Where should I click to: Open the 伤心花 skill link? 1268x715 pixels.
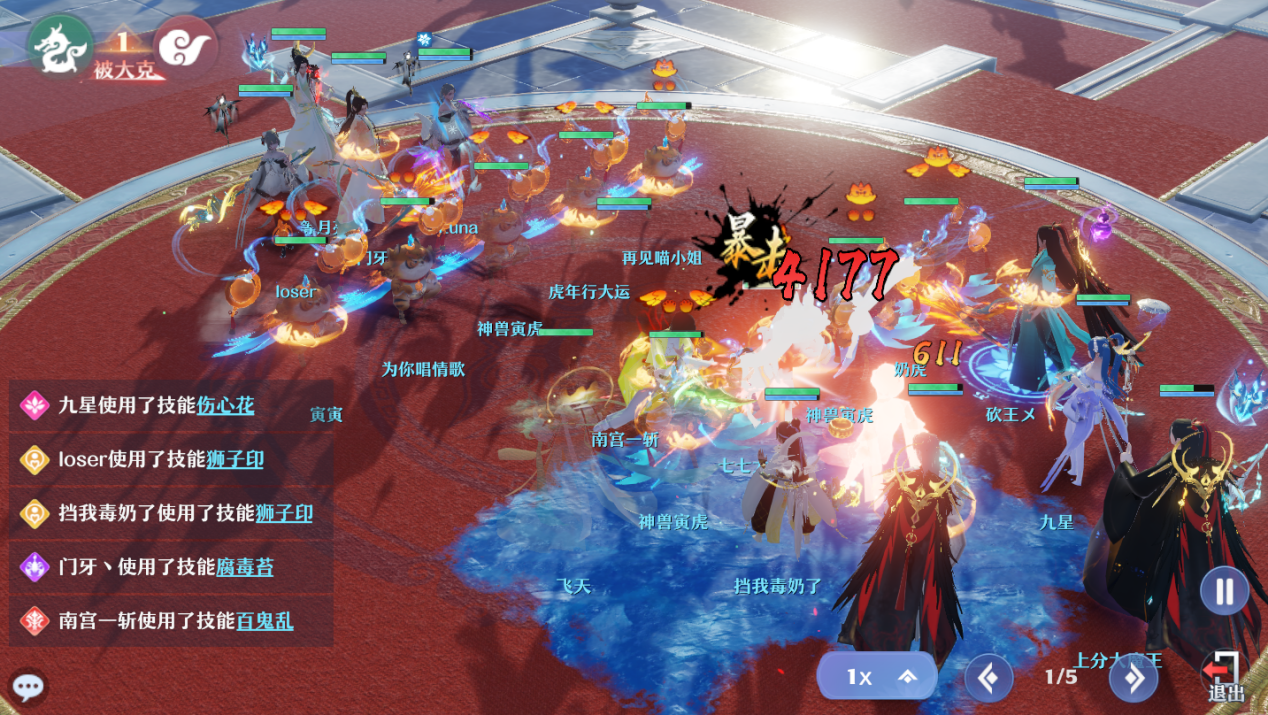click(225, 405)
